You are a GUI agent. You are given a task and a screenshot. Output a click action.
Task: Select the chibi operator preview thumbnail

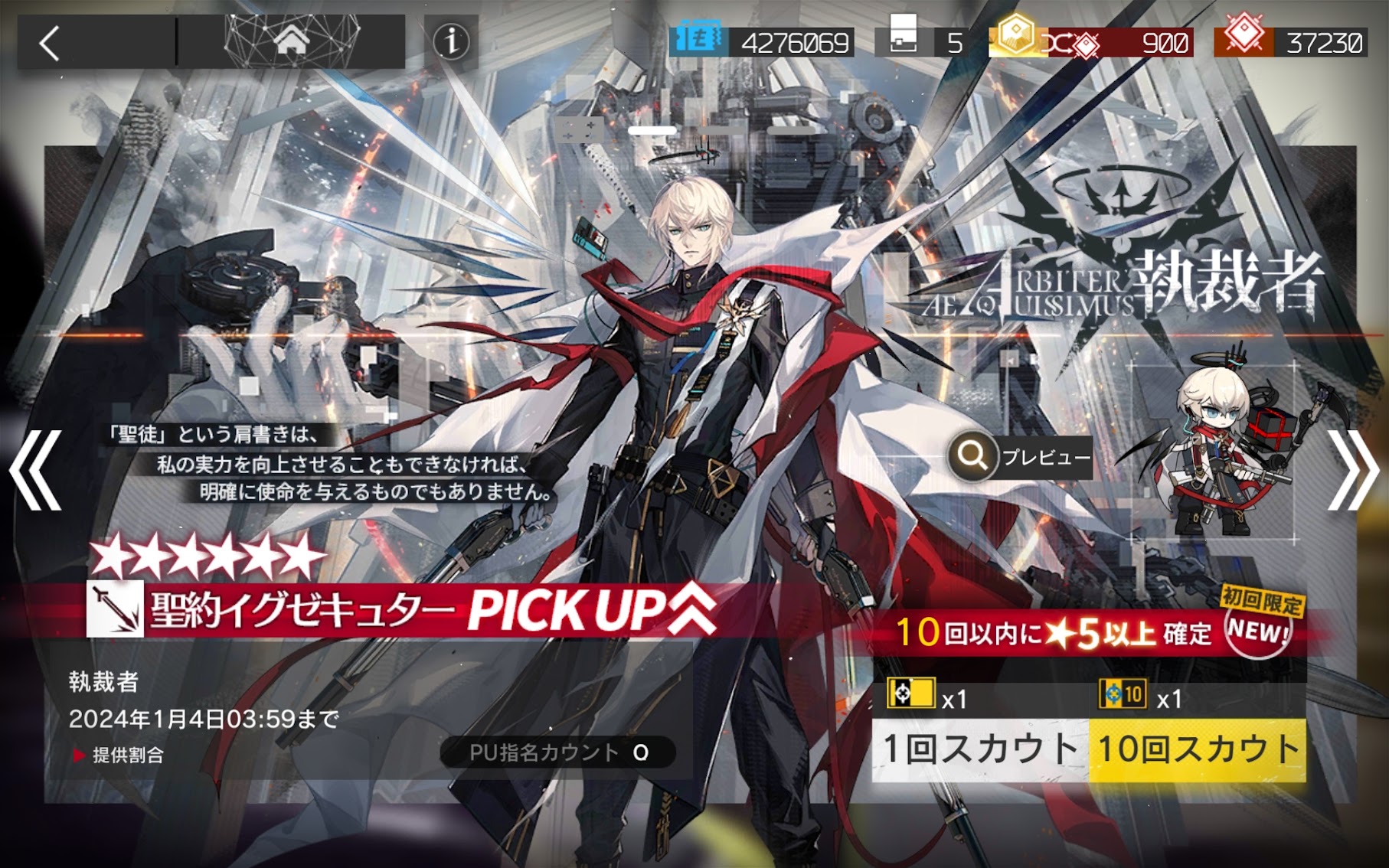pyautogui.click(x=1214, y=452)
